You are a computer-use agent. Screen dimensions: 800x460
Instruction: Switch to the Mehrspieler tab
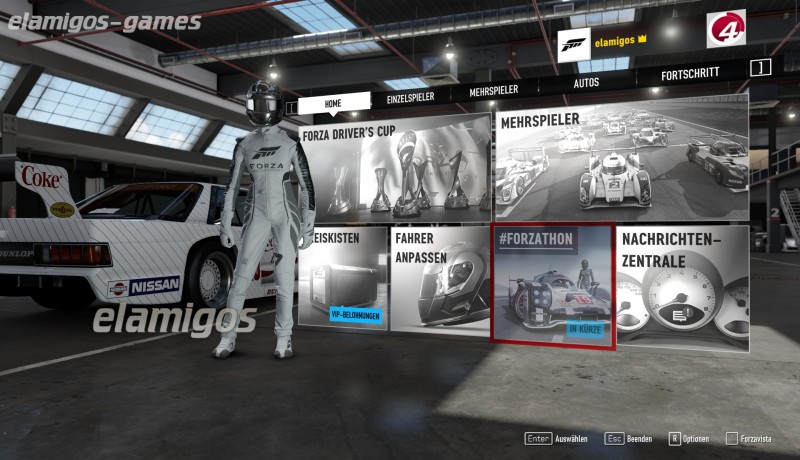[493, 91]
